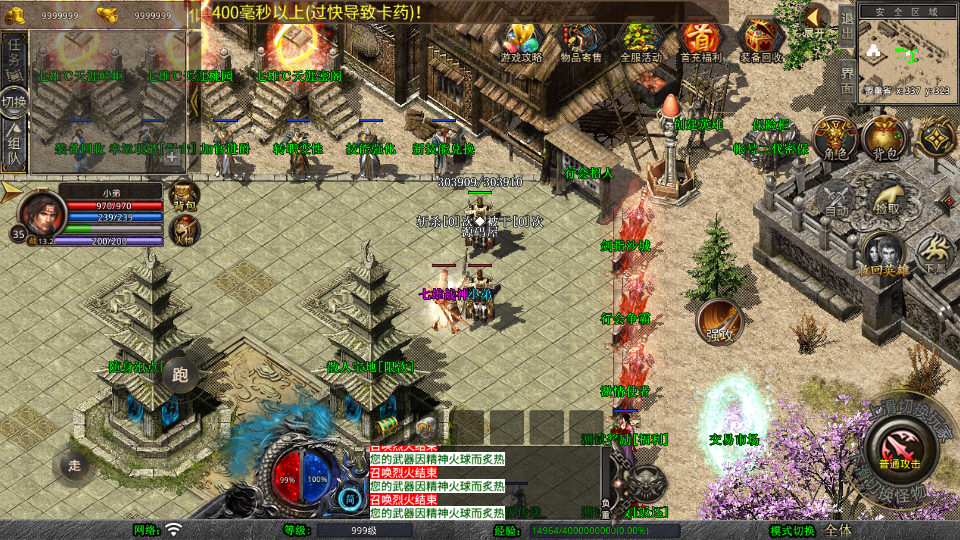Open the 背包 bag next to 角色
Image resolution: width=960 pixels, height=540 pixels.
(x=884, y=139)
